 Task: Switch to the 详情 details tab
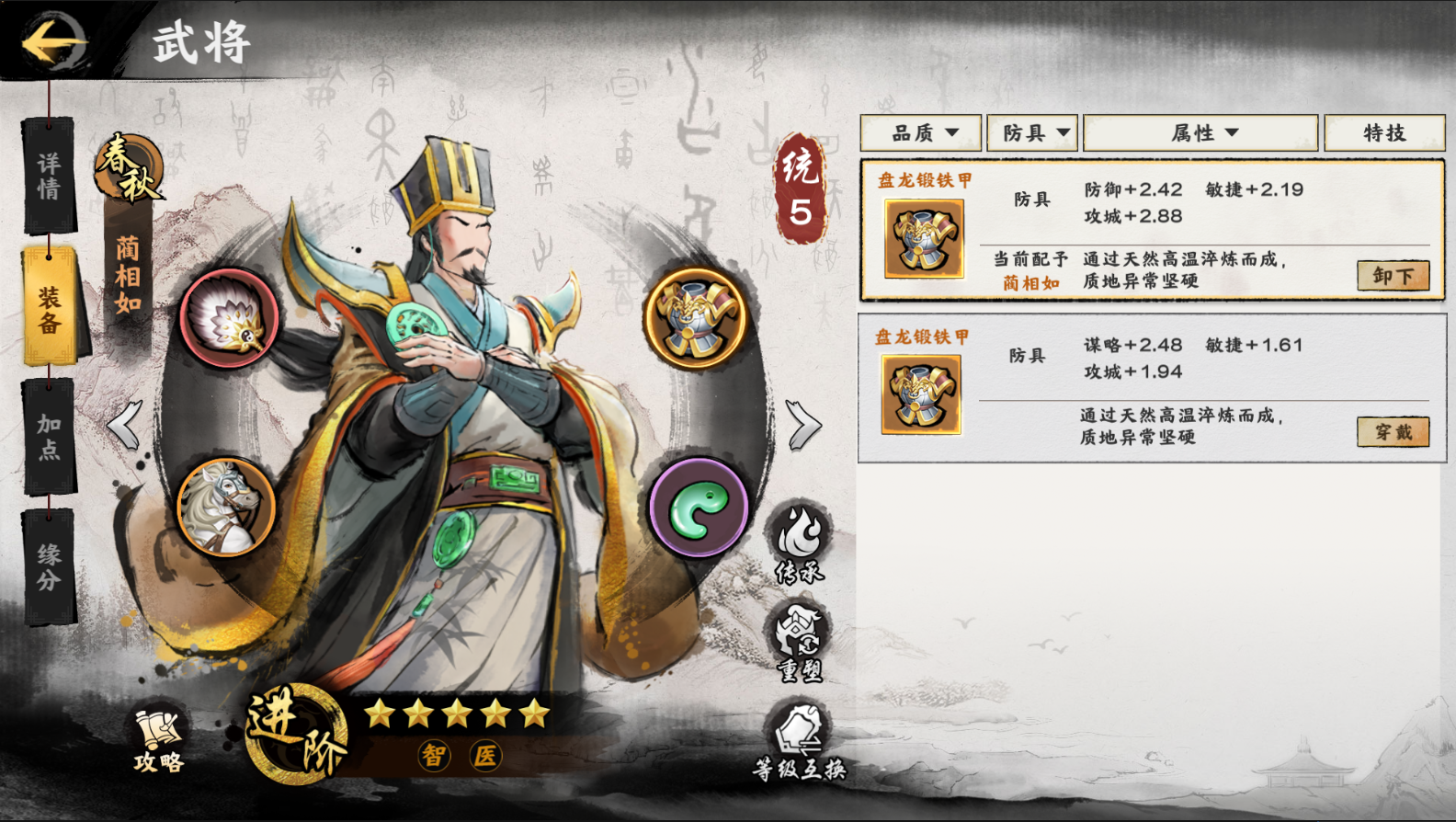pos(49,176)
